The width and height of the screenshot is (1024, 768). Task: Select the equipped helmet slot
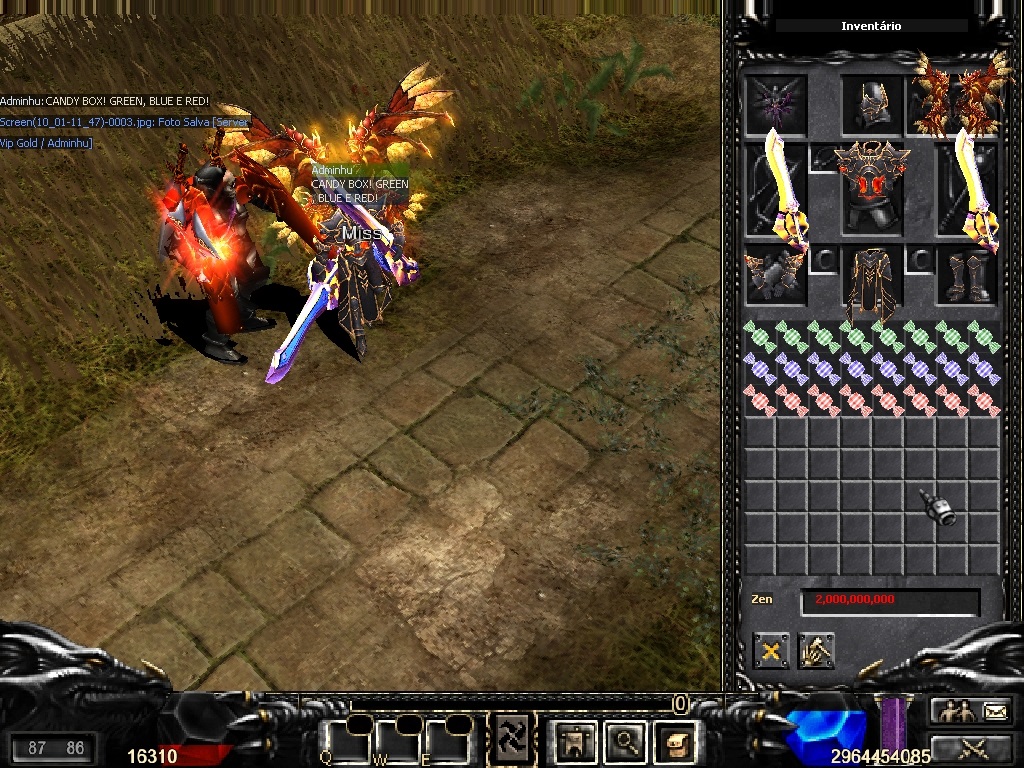click(x=872, y=104)
